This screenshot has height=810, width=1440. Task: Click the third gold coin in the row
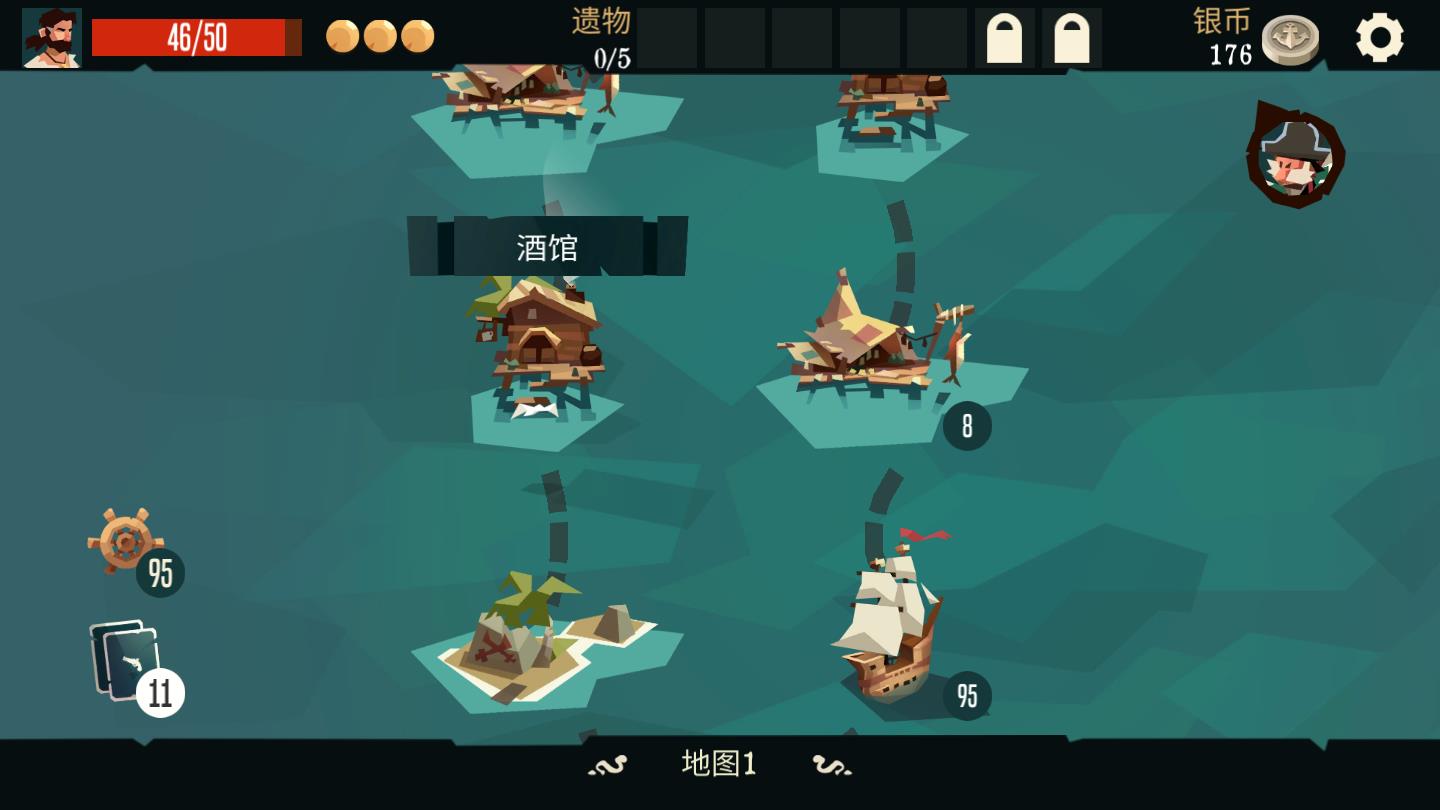tap(416, 35)
